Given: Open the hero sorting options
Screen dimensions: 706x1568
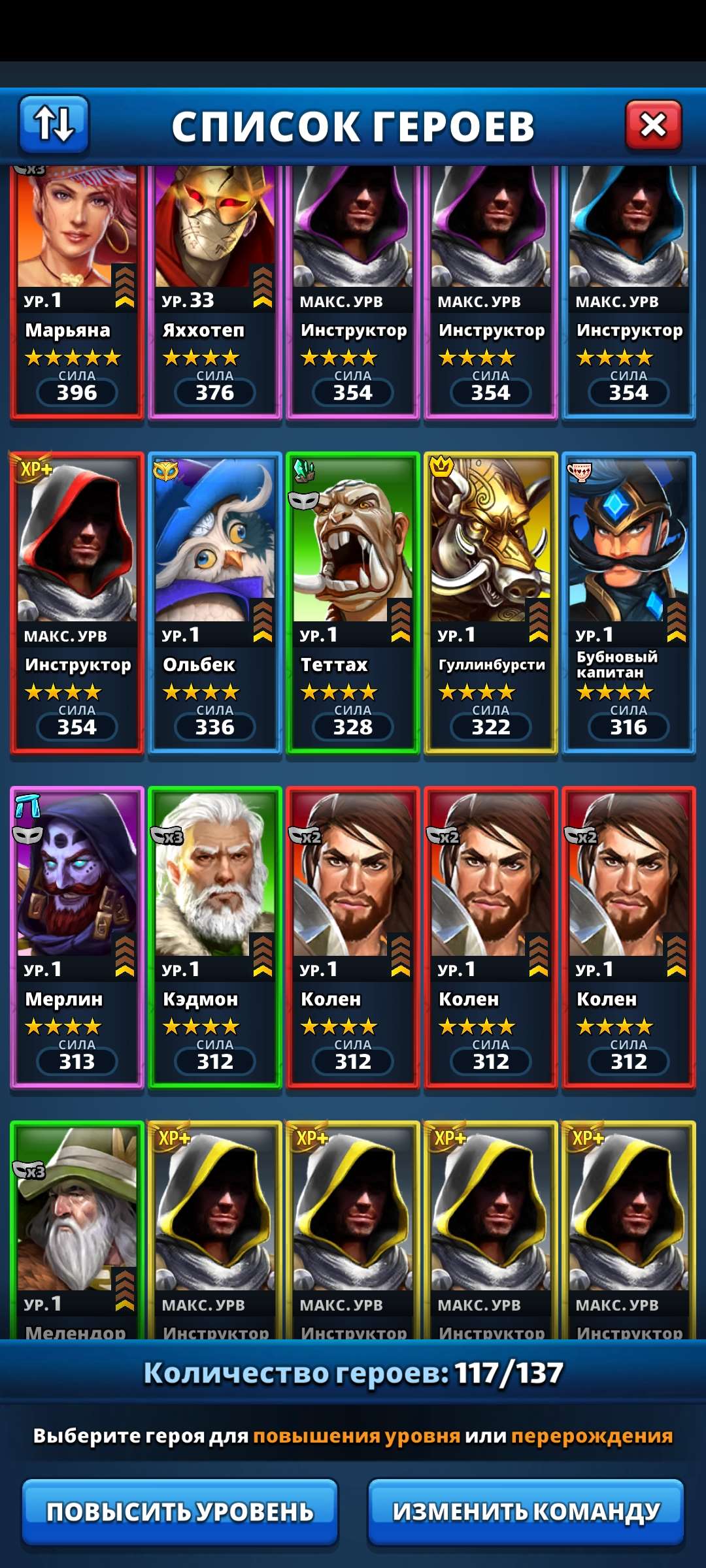Looking at the screenshot, I should point(54,124).
